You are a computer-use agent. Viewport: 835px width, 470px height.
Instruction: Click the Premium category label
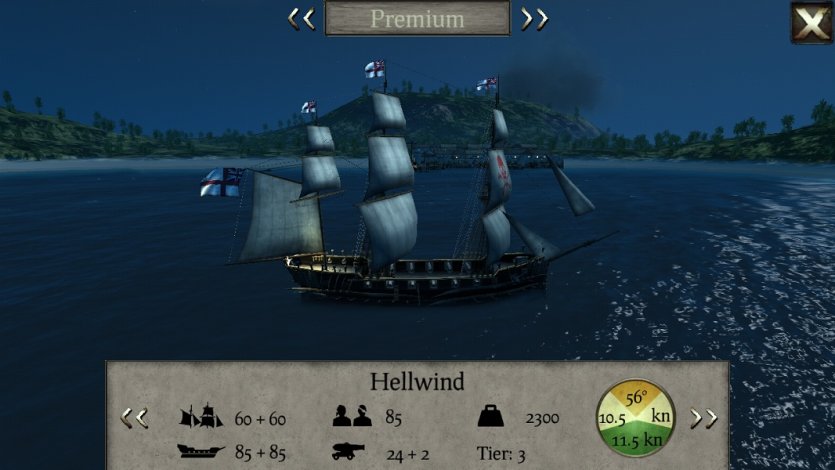click(417, 19)
